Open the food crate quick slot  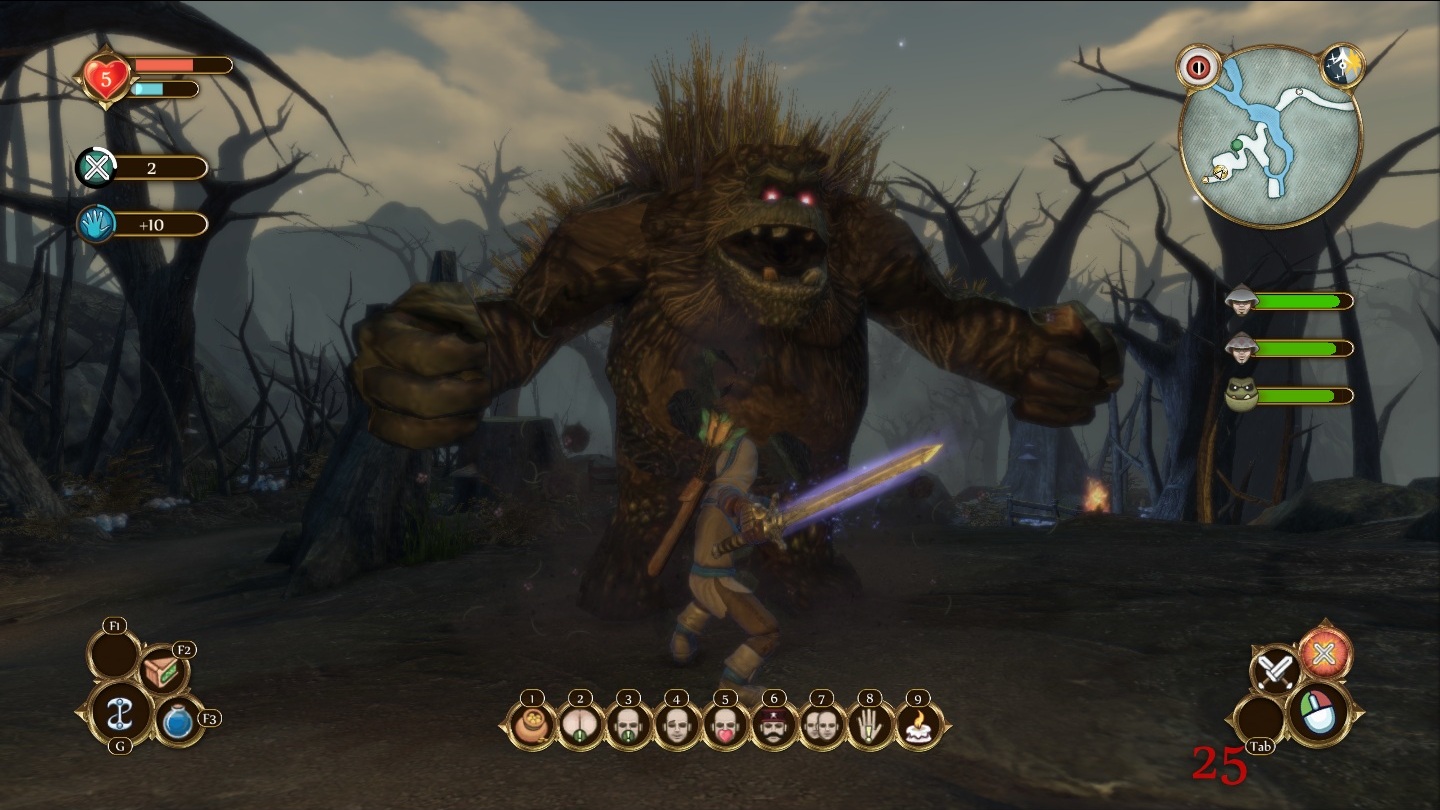click(164, 672)
